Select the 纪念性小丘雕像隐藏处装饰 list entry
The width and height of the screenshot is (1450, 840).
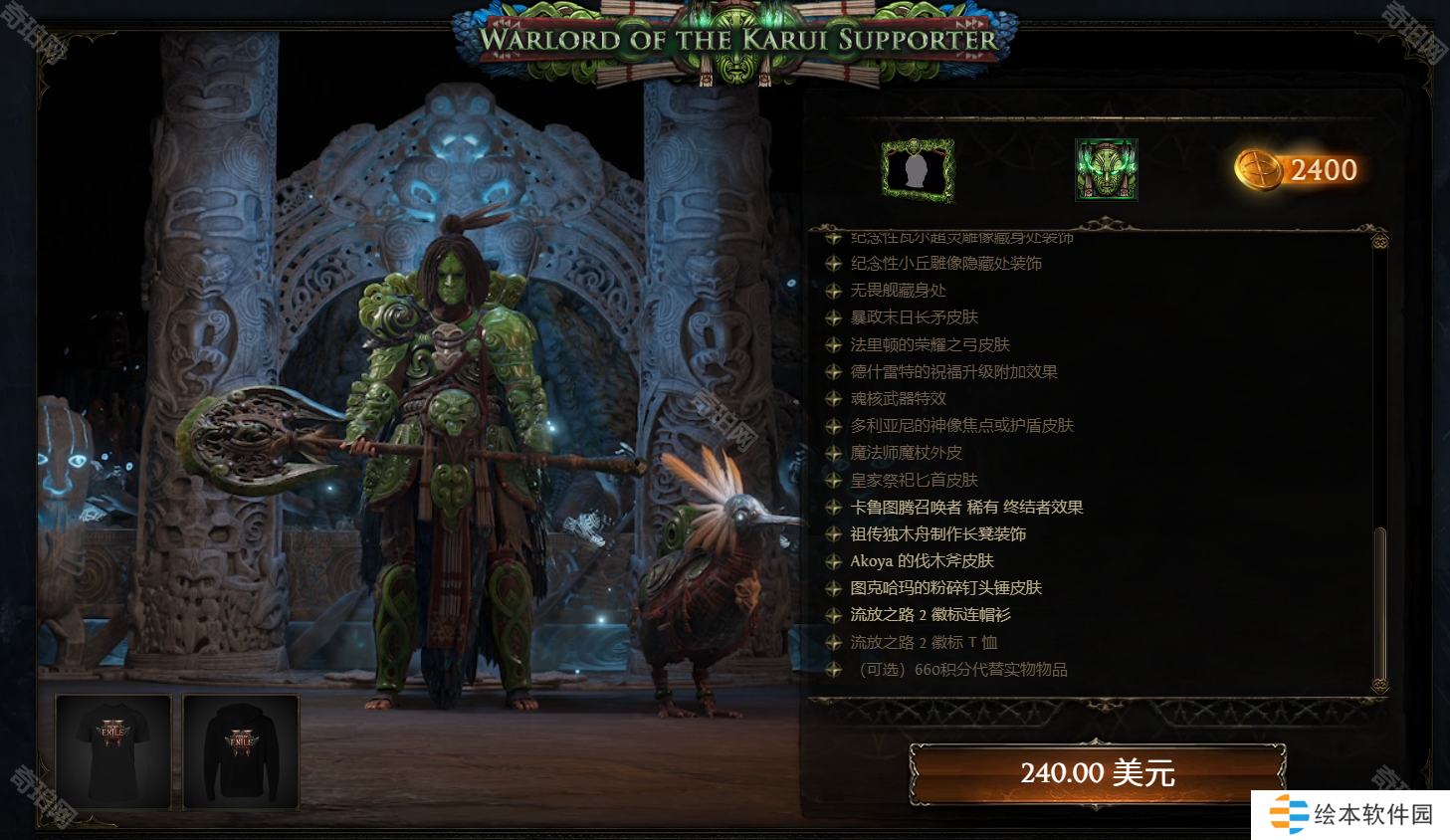tap(945, 264)
